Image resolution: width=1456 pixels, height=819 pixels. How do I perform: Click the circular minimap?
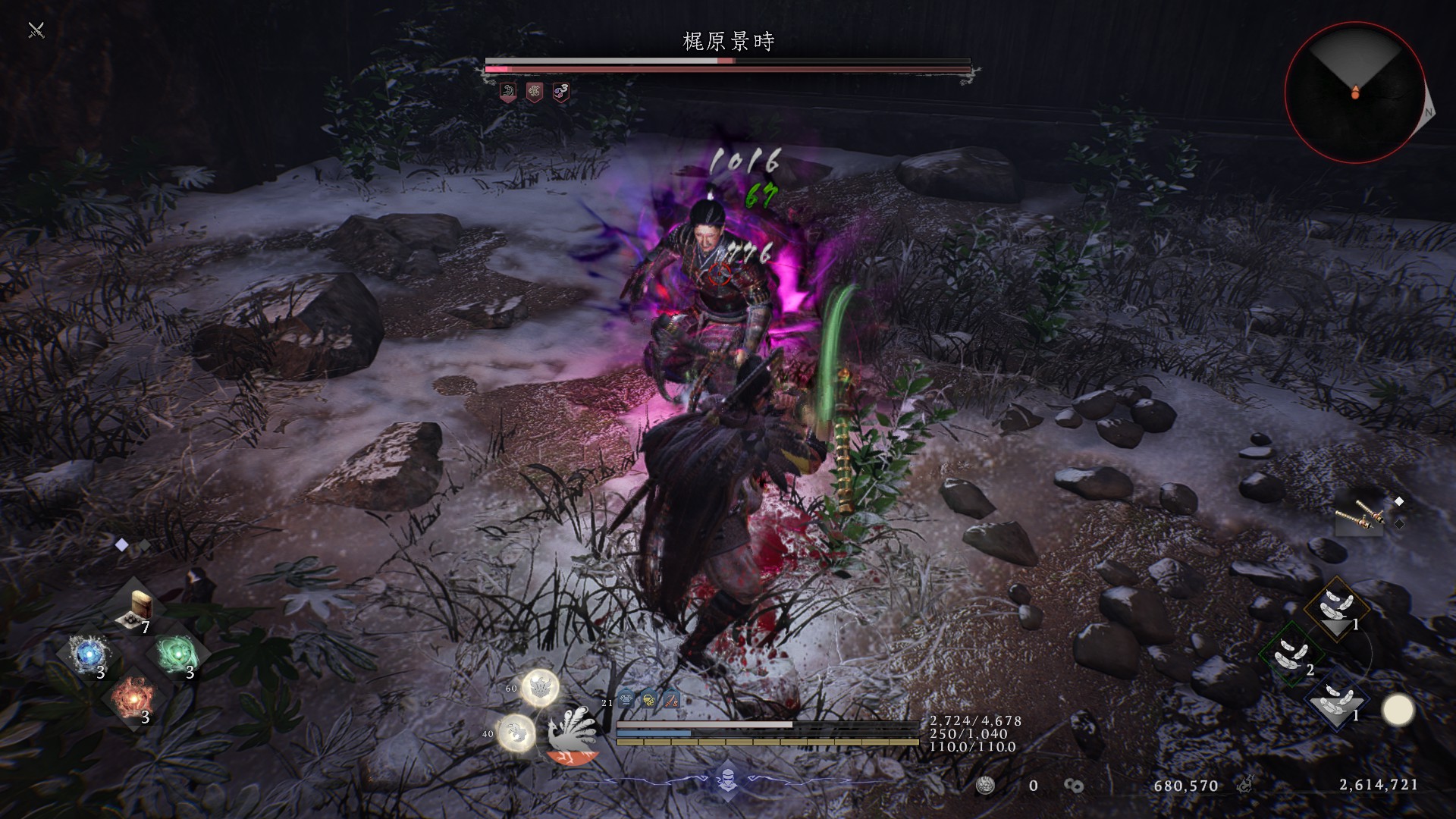tap(1354, 93)
